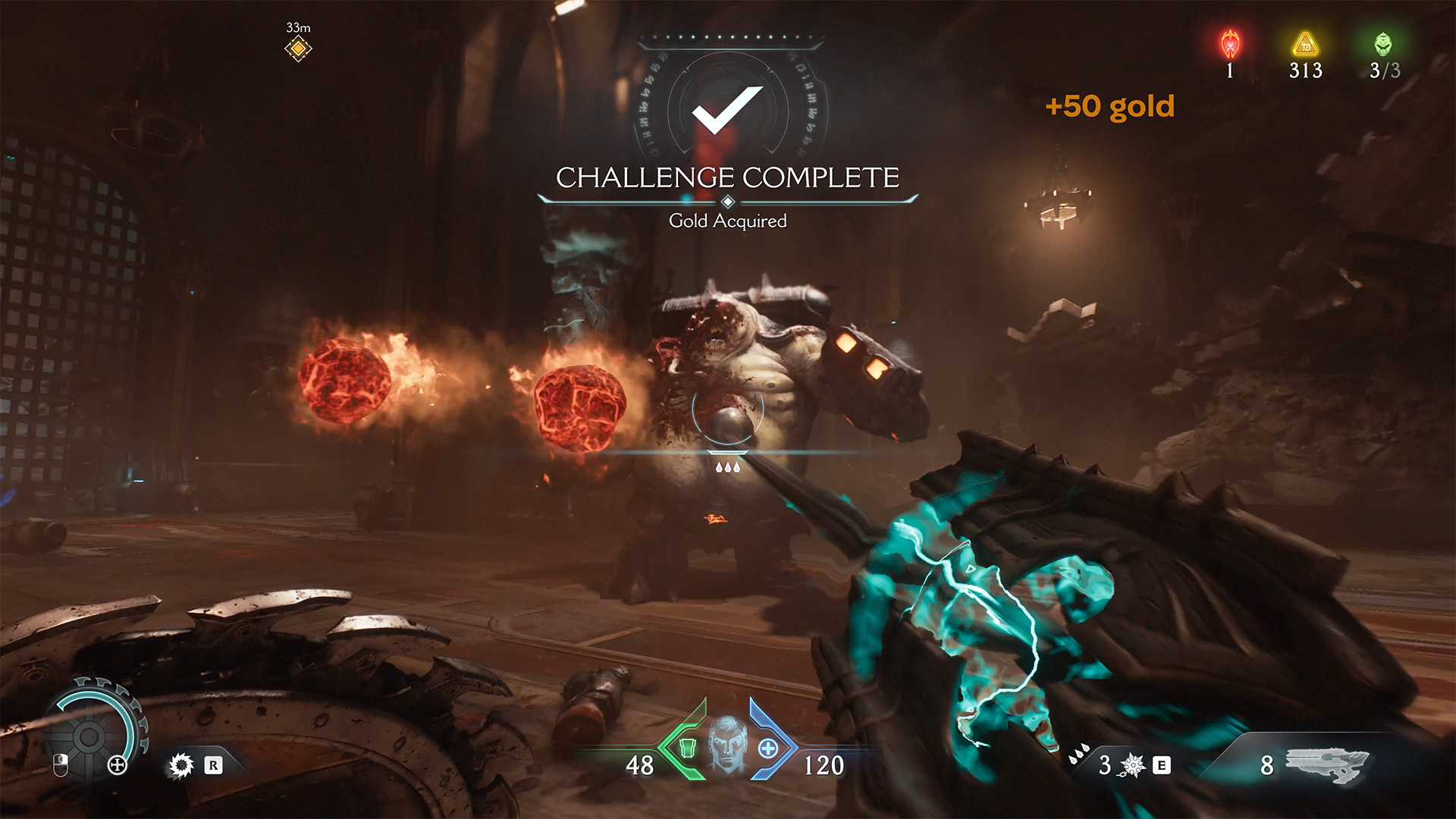Click the objective waypoint diamond marker
Screen dimensions: 1456x819
coord(298,49)
